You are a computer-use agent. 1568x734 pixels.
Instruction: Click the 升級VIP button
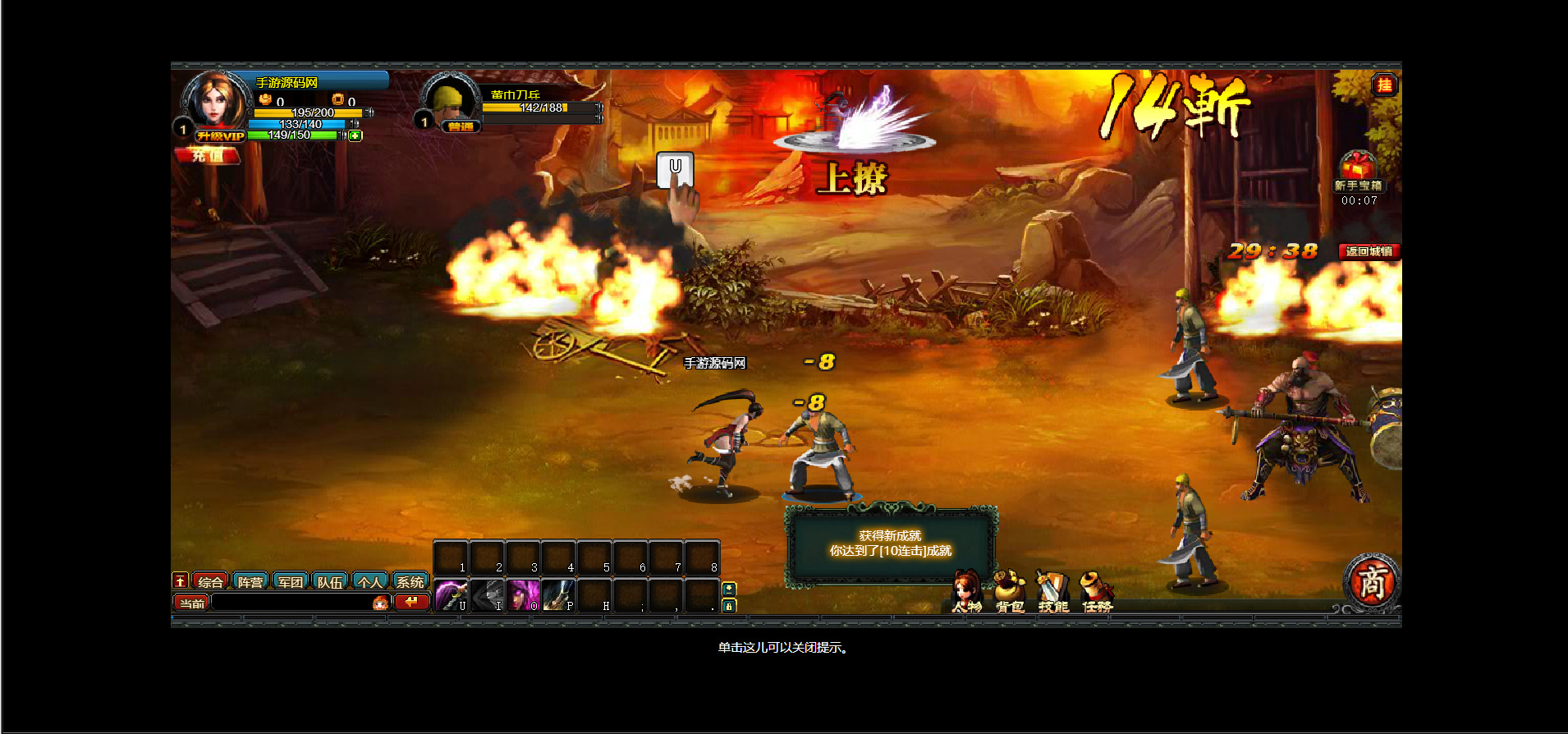(220, 136)
